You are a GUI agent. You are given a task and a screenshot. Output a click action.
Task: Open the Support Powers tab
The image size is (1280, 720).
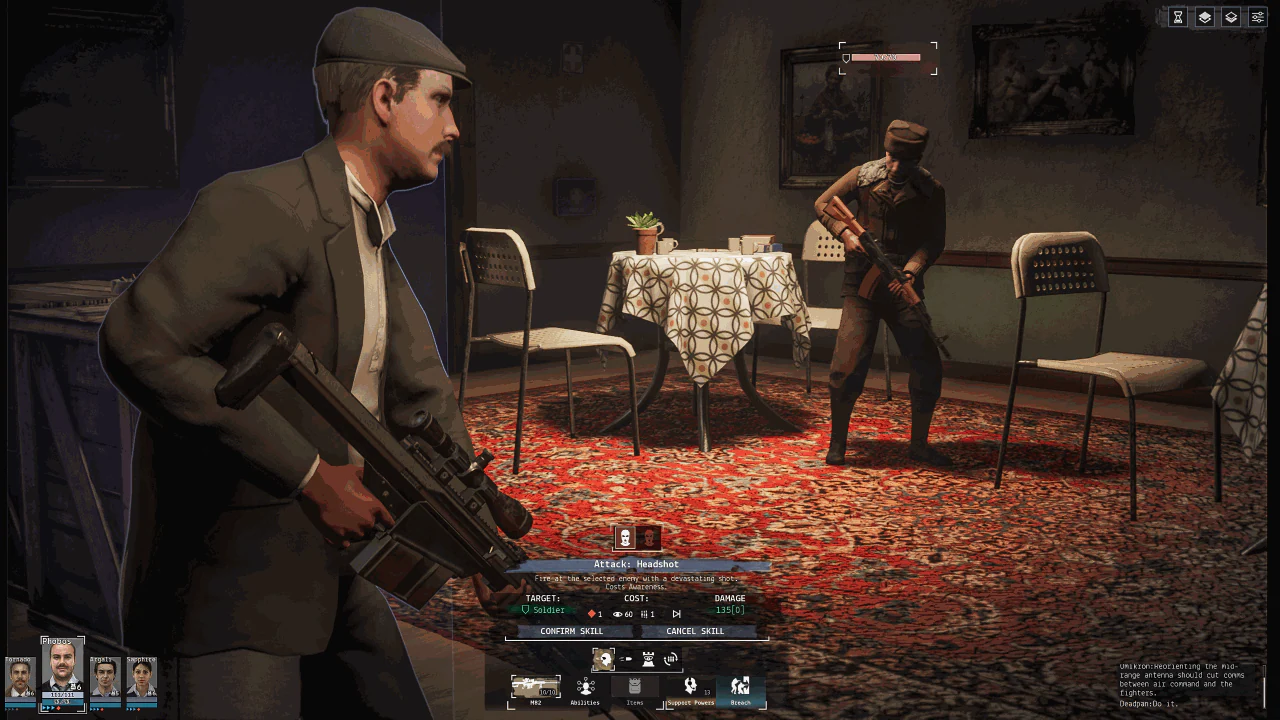pos(692,687)
